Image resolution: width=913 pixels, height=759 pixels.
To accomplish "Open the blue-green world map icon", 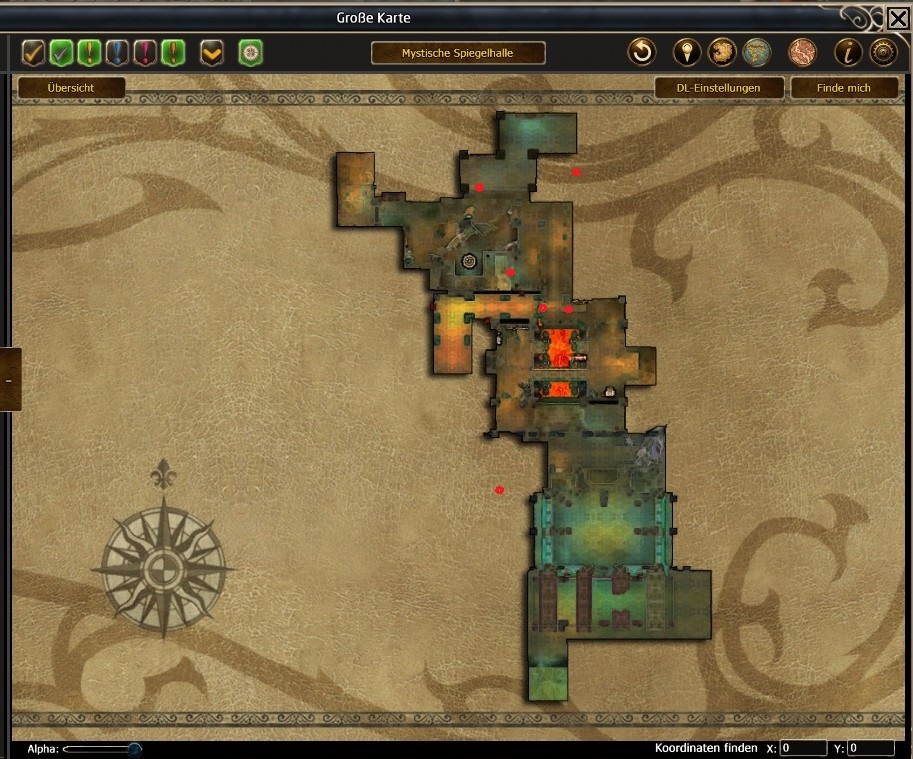I will [756, 52].
